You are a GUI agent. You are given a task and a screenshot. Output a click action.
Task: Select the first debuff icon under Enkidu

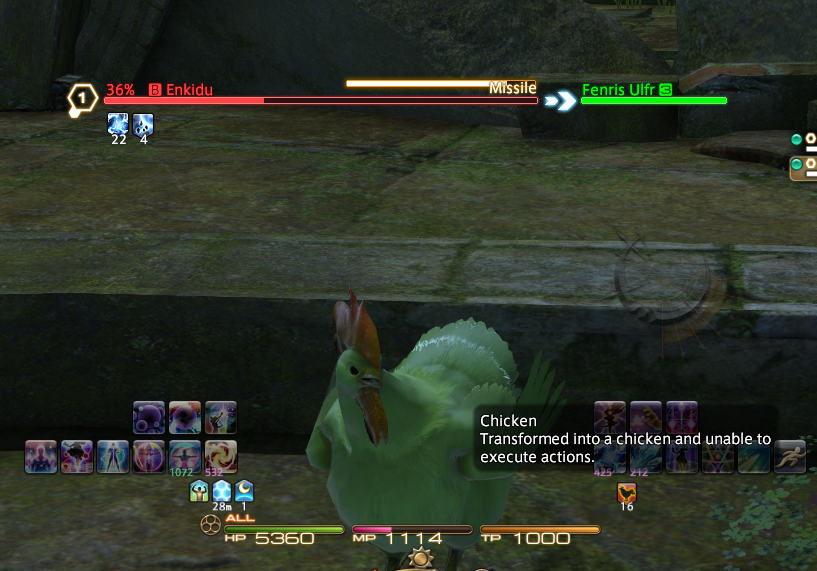[118, 125]
